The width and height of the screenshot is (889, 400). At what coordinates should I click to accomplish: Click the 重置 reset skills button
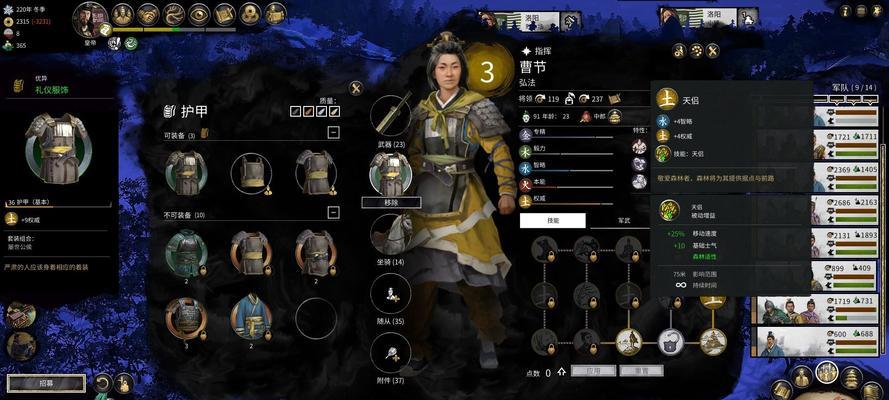tap(640, 371)
